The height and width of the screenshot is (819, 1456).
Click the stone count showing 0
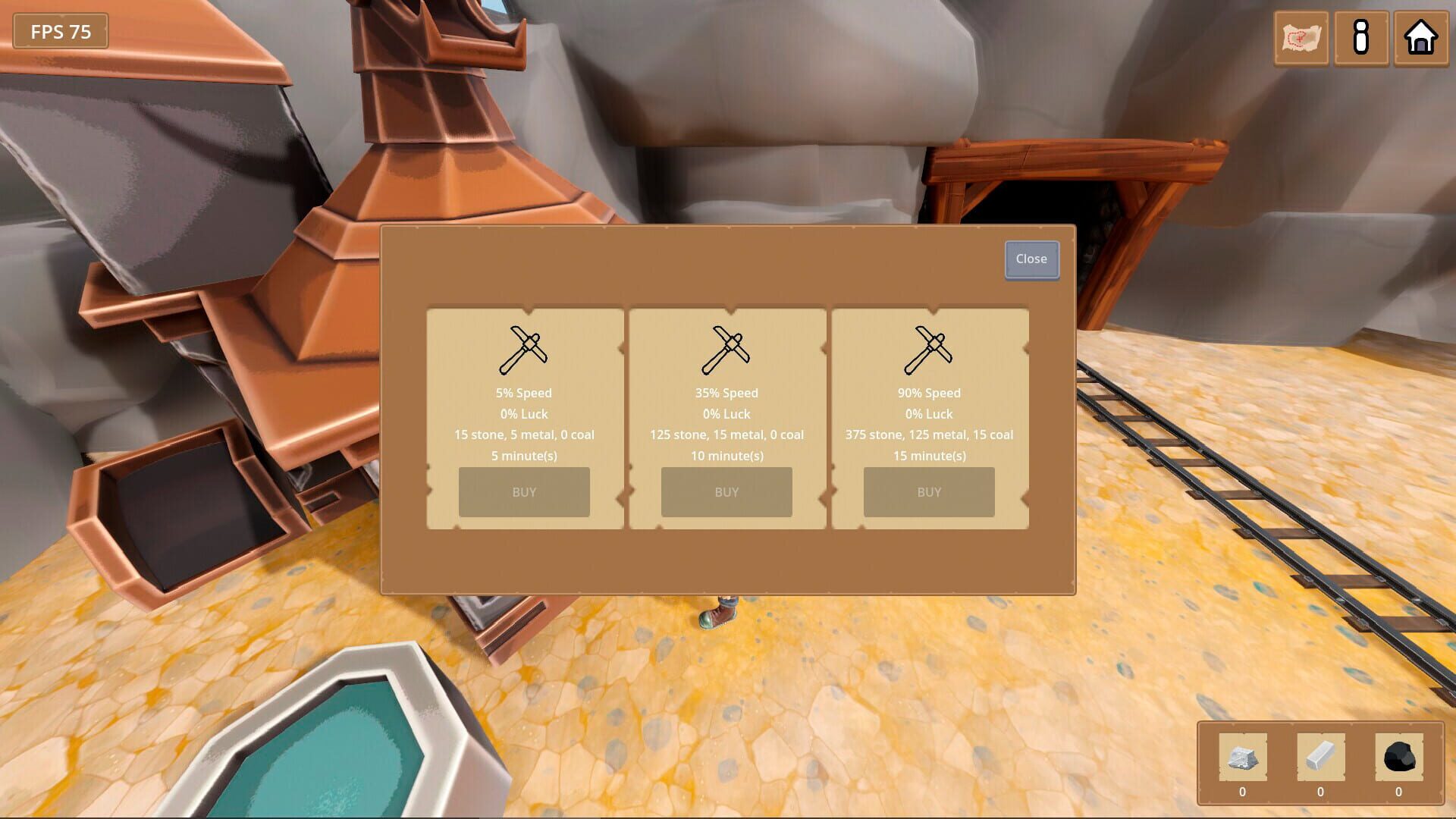click(1241, 791)
